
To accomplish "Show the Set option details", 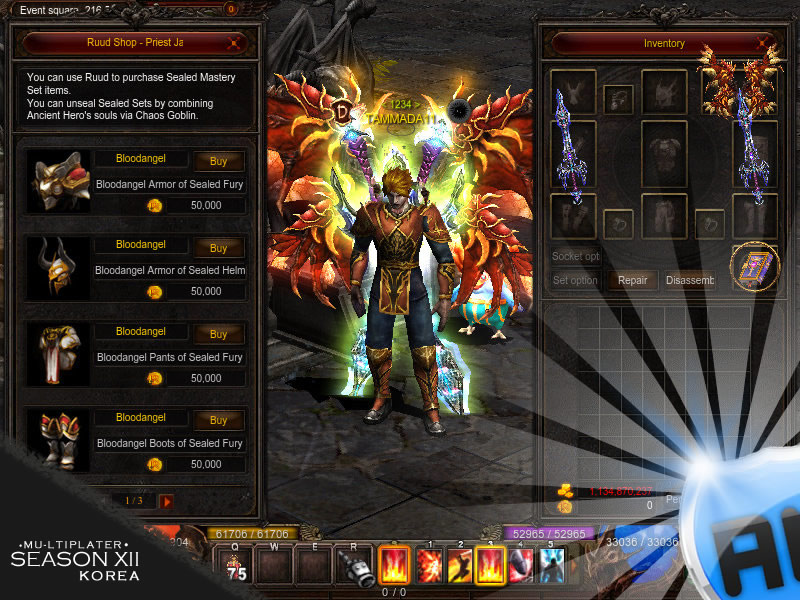I will pyautogui.click(x=576, y=281).
